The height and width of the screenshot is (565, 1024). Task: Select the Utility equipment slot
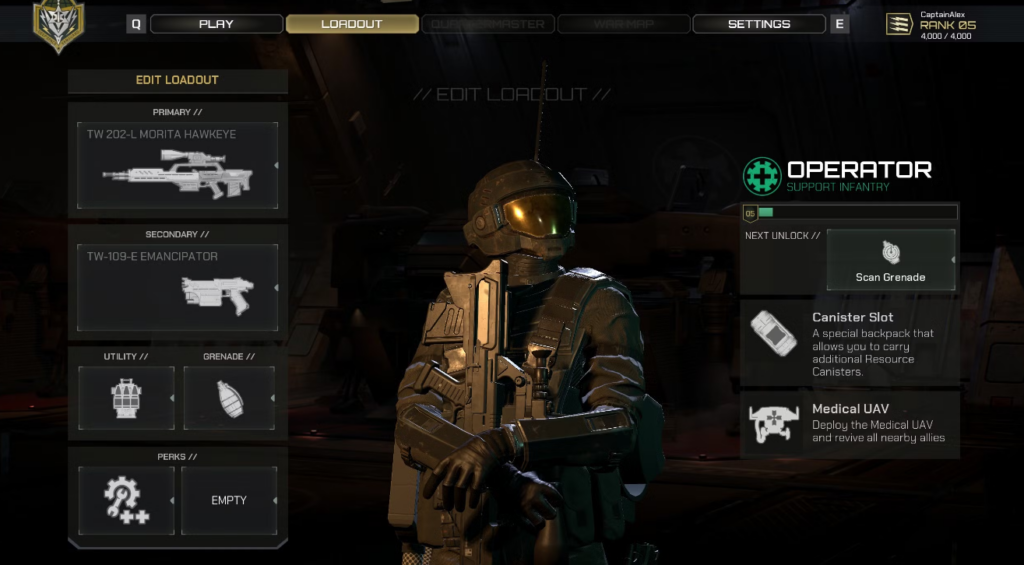[126, 398]
